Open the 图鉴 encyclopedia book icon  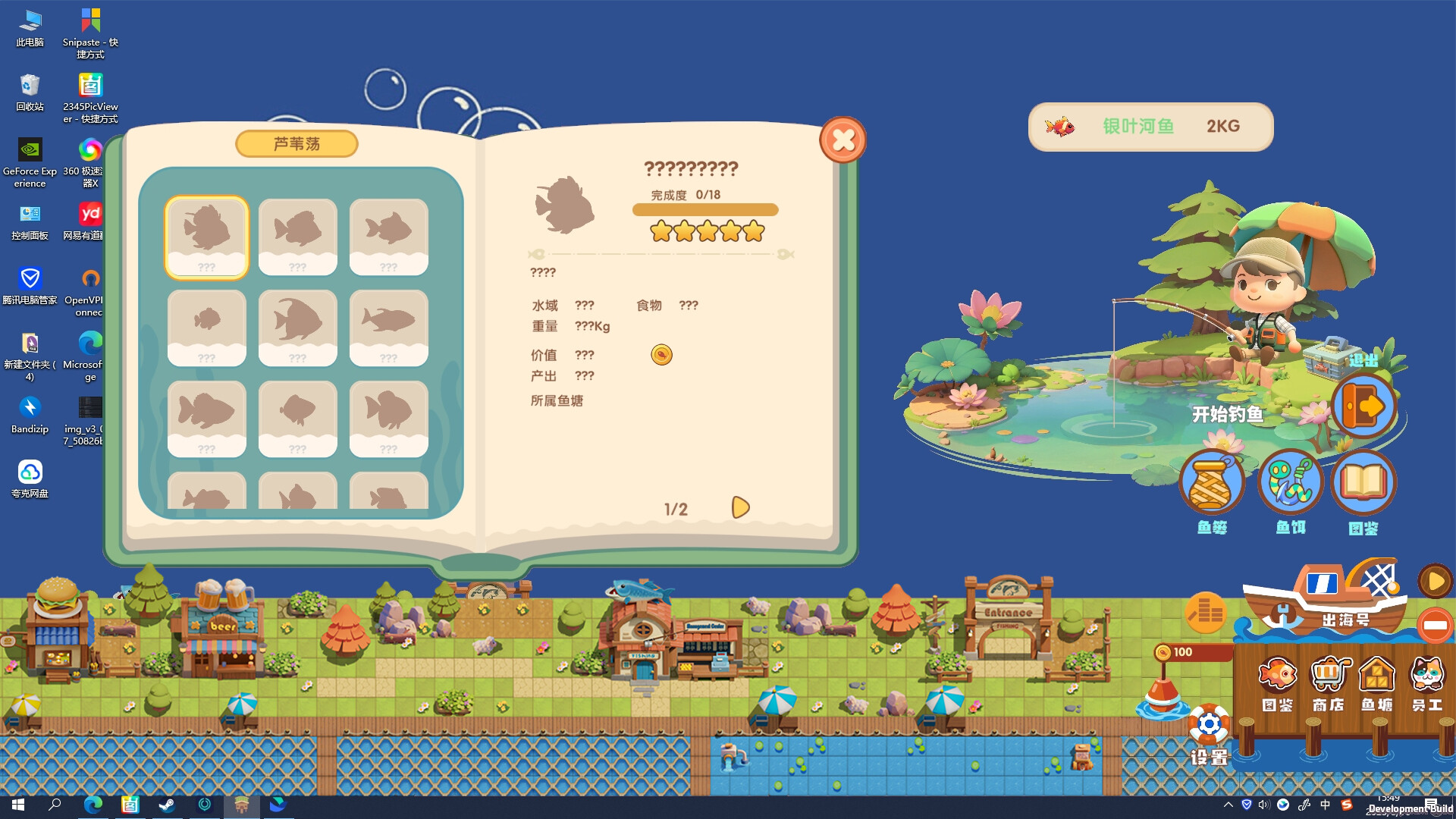1363,481
